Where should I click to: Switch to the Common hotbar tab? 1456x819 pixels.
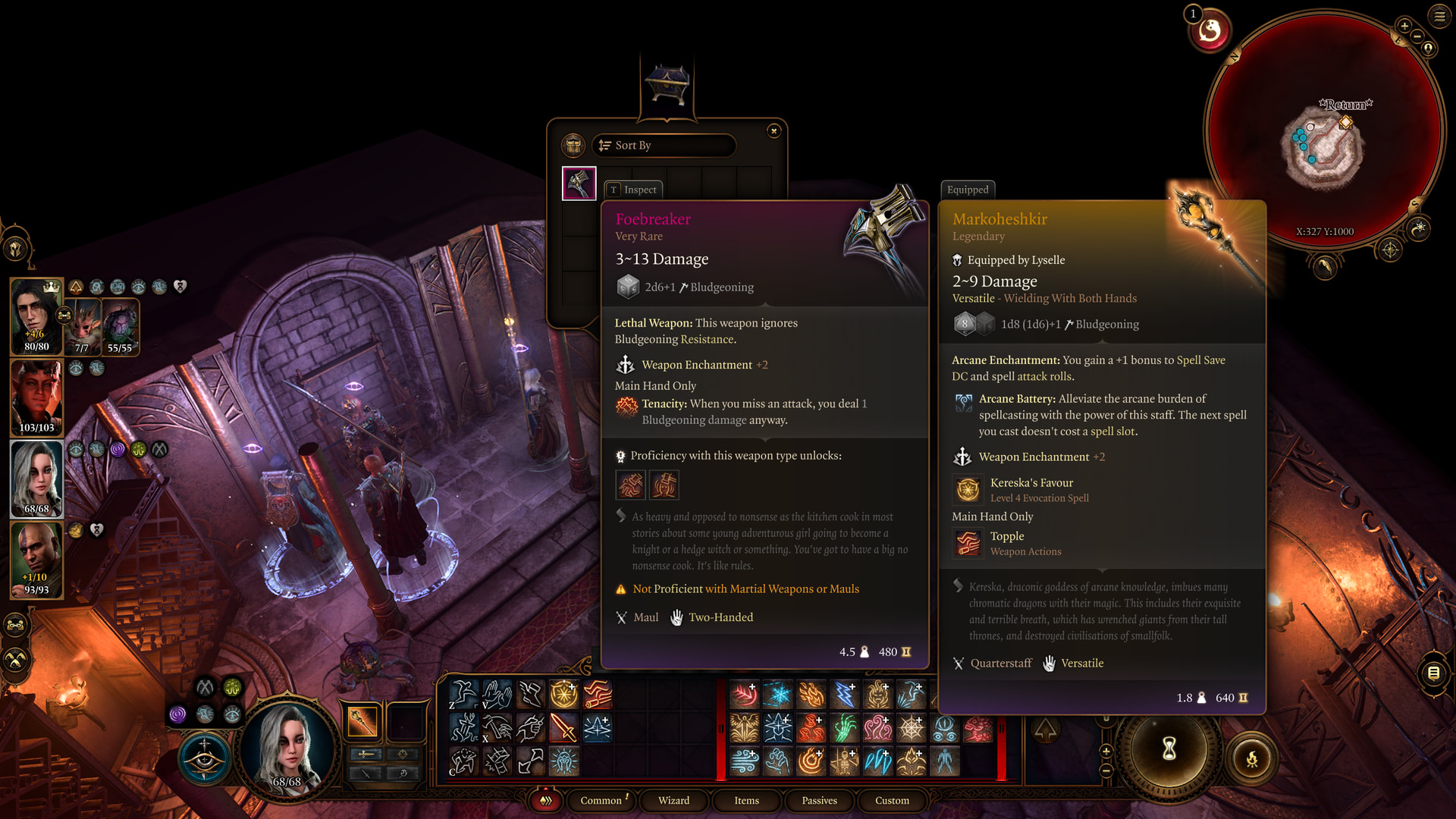[x=601, y=801]
